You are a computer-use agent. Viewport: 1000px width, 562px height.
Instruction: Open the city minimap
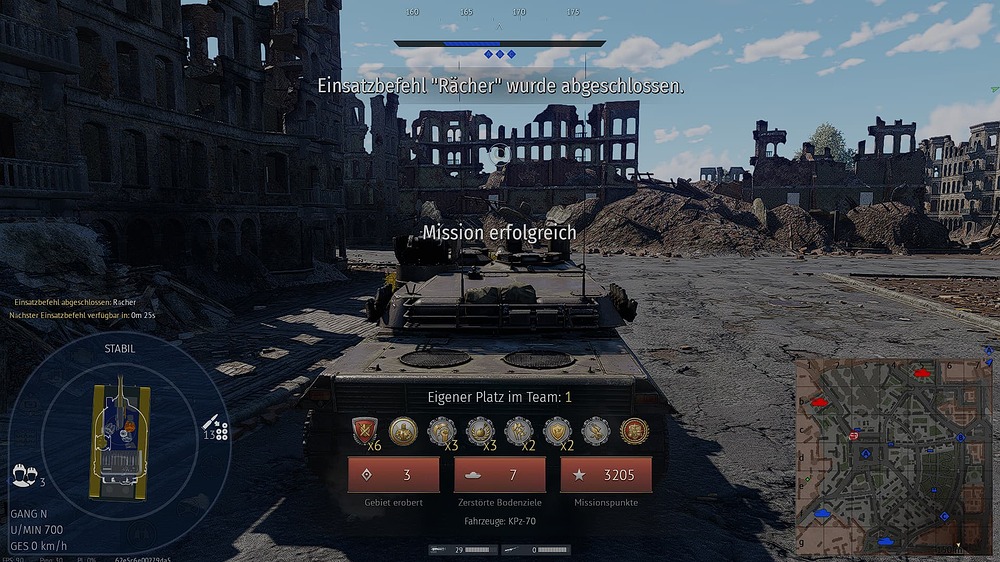click(x=880, y=456)
